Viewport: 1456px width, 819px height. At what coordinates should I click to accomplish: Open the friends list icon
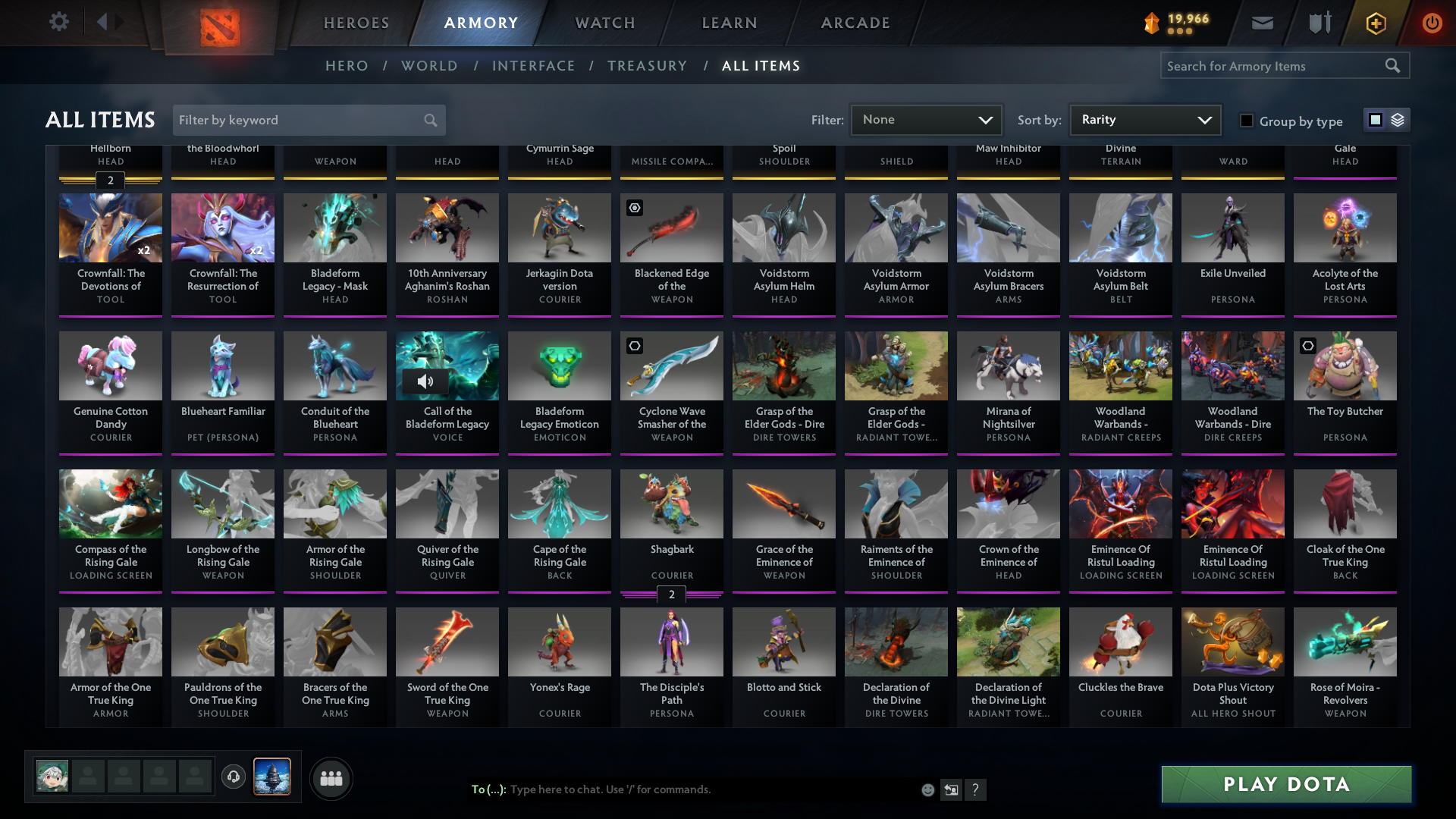tap(331, 778)
